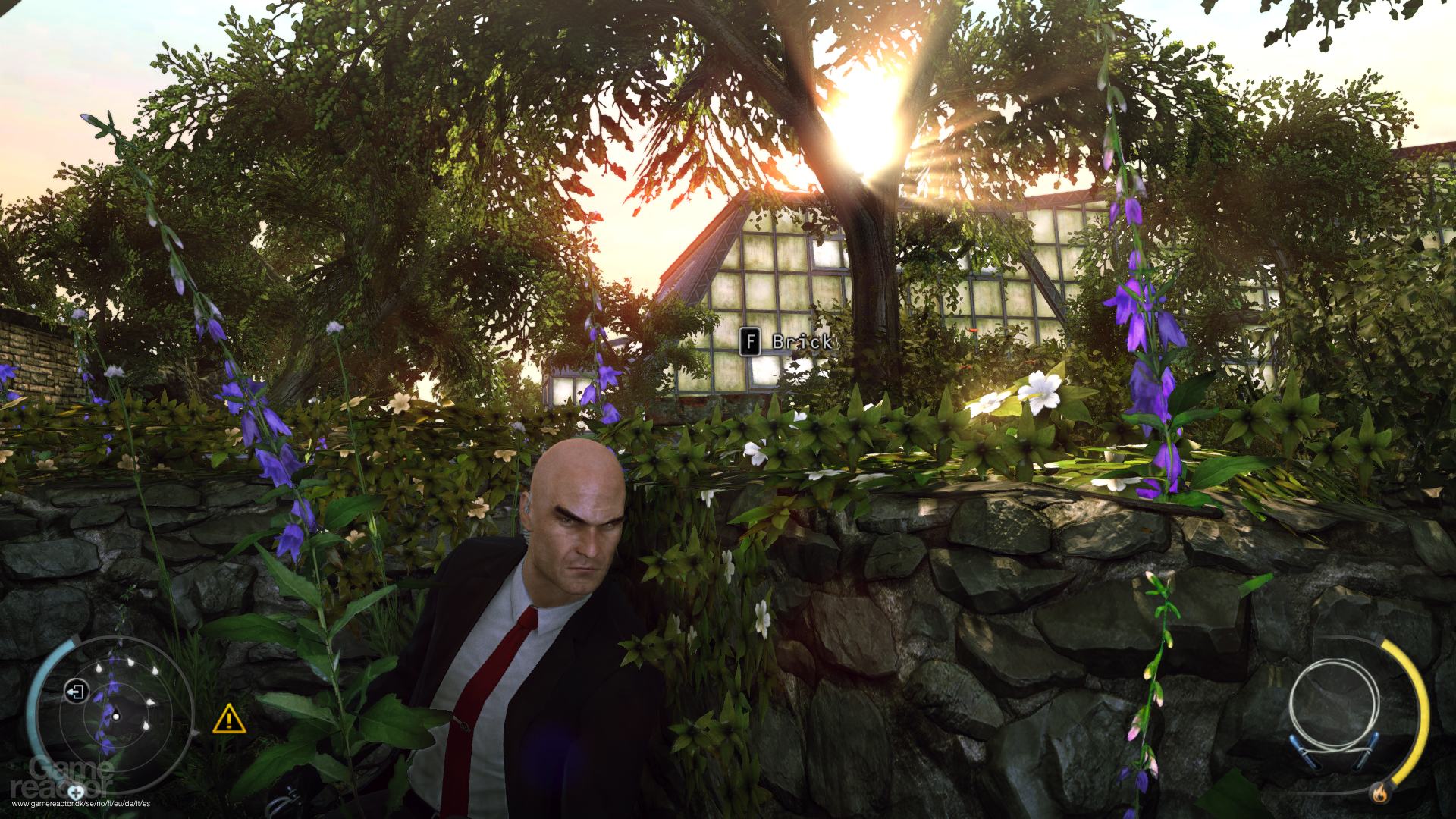
Task: Select the fiber wire weapon icon
Action: click(1334, 706)
